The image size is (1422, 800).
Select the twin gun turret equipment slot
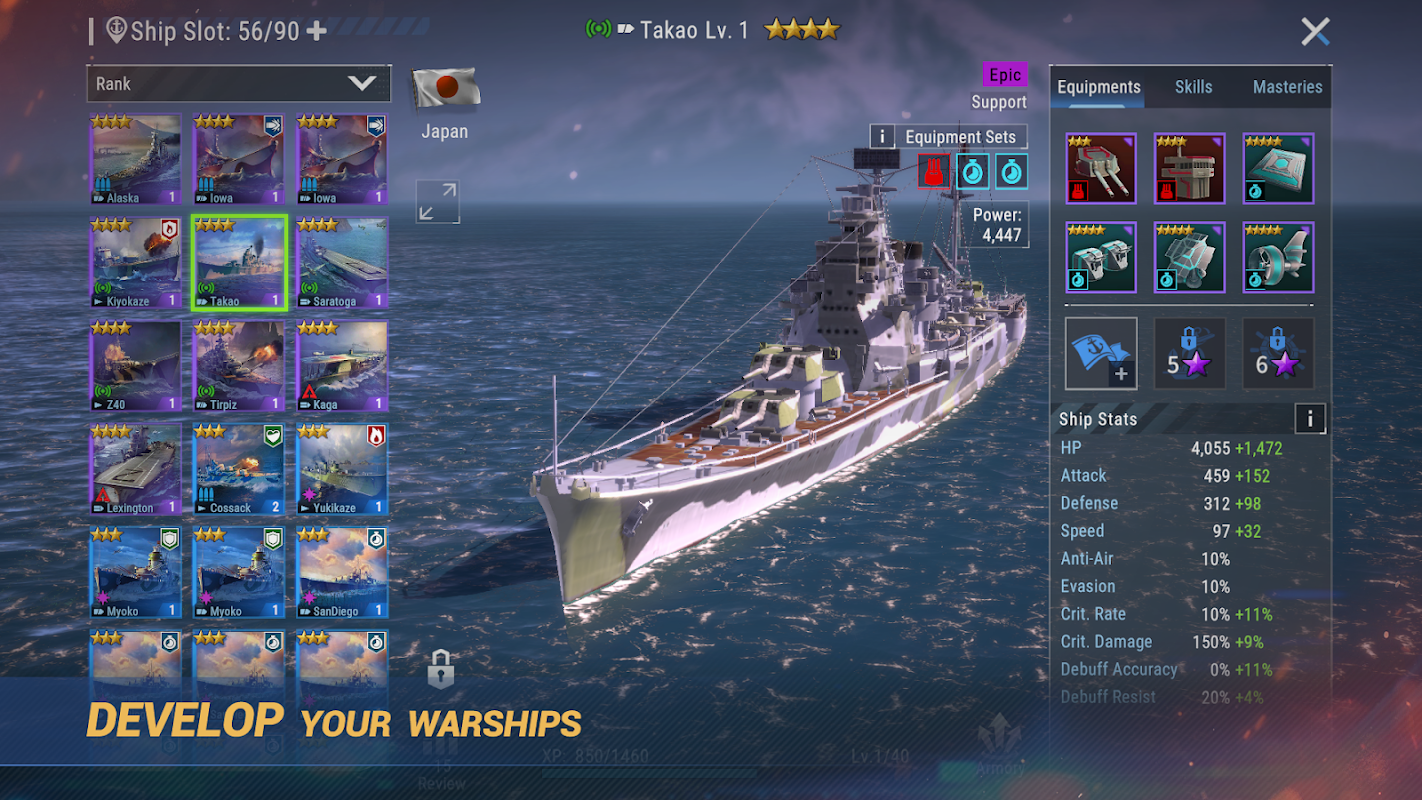[x=1100, y=168]
